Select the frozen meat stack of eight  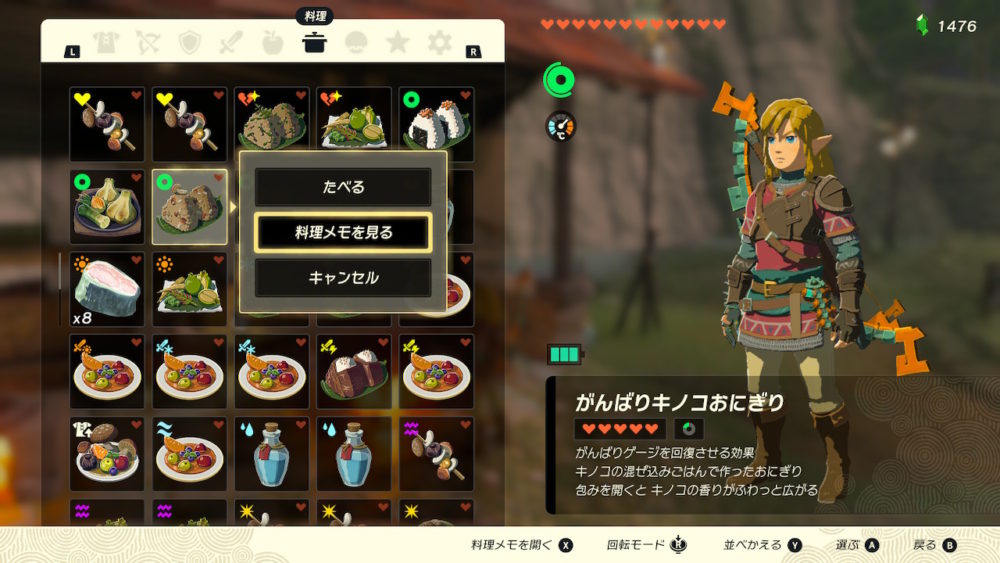(x=107, y=289)
